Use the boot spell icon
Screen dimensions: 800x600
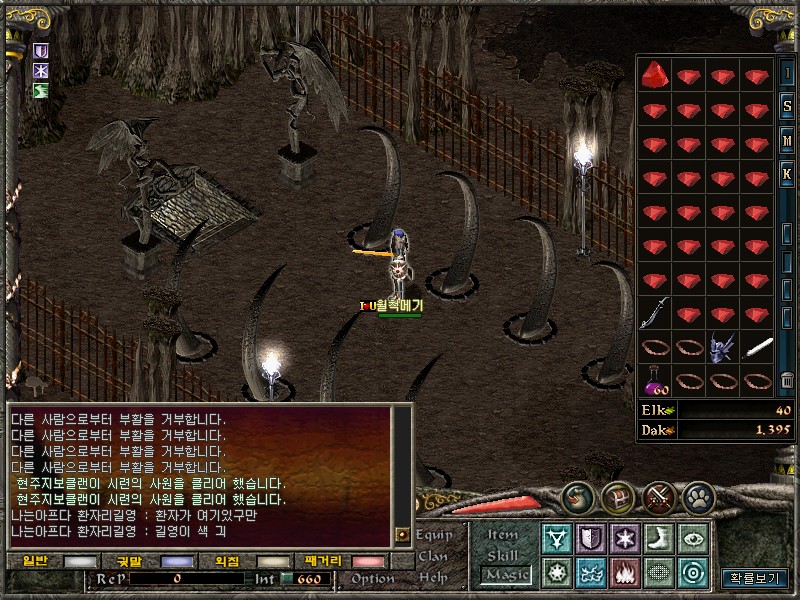point(659,538)
